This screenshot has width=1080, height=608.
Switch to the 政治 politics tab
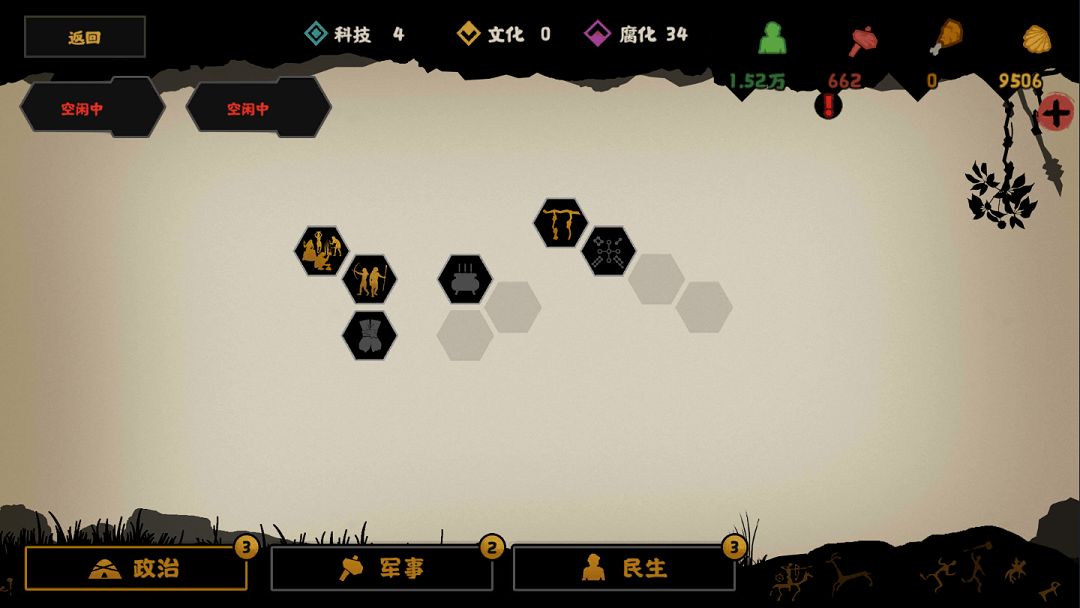point(136,568)
